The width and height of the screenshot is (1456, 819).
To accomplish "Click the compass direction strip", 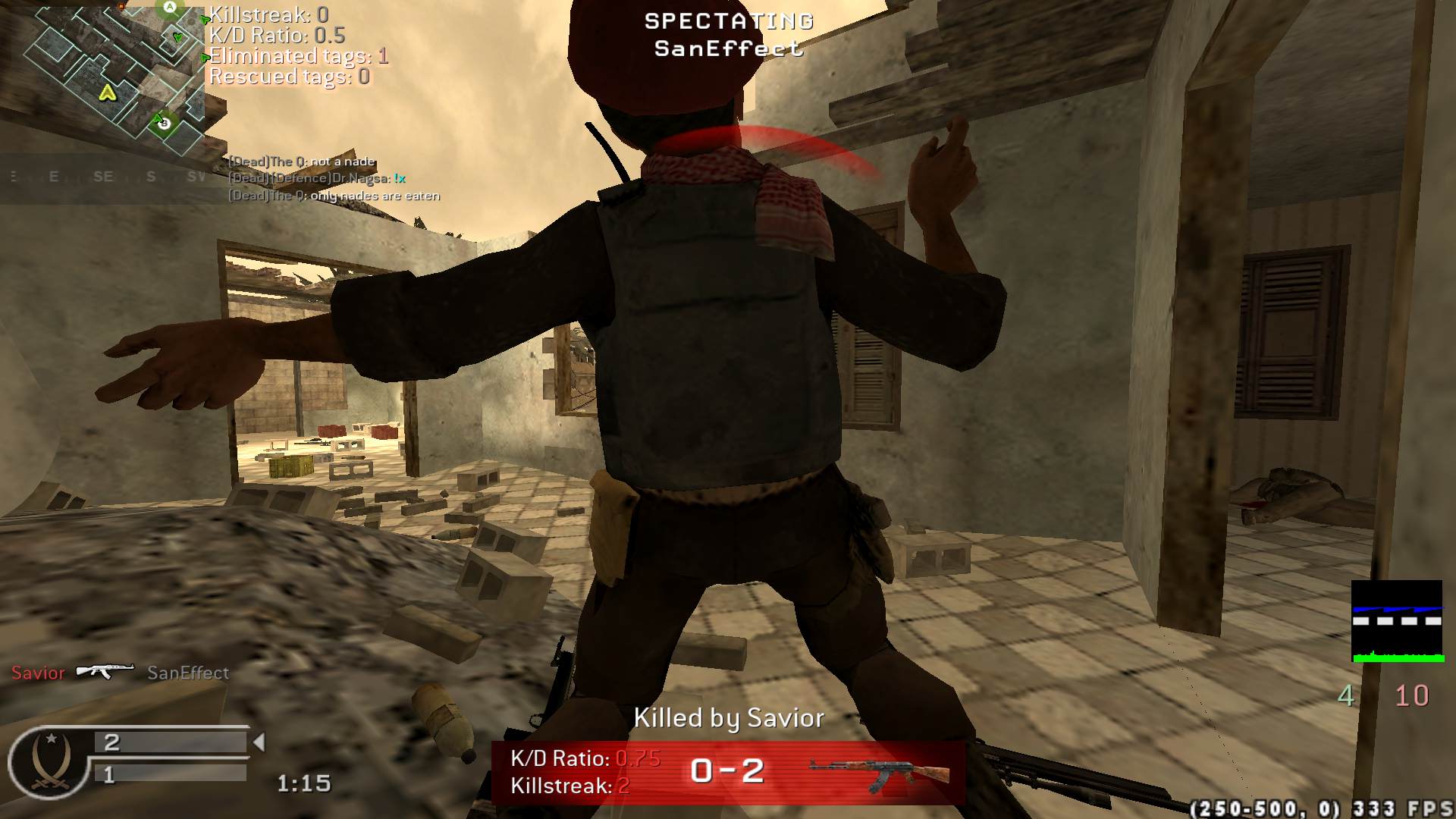I will click(x=106, y=177).
